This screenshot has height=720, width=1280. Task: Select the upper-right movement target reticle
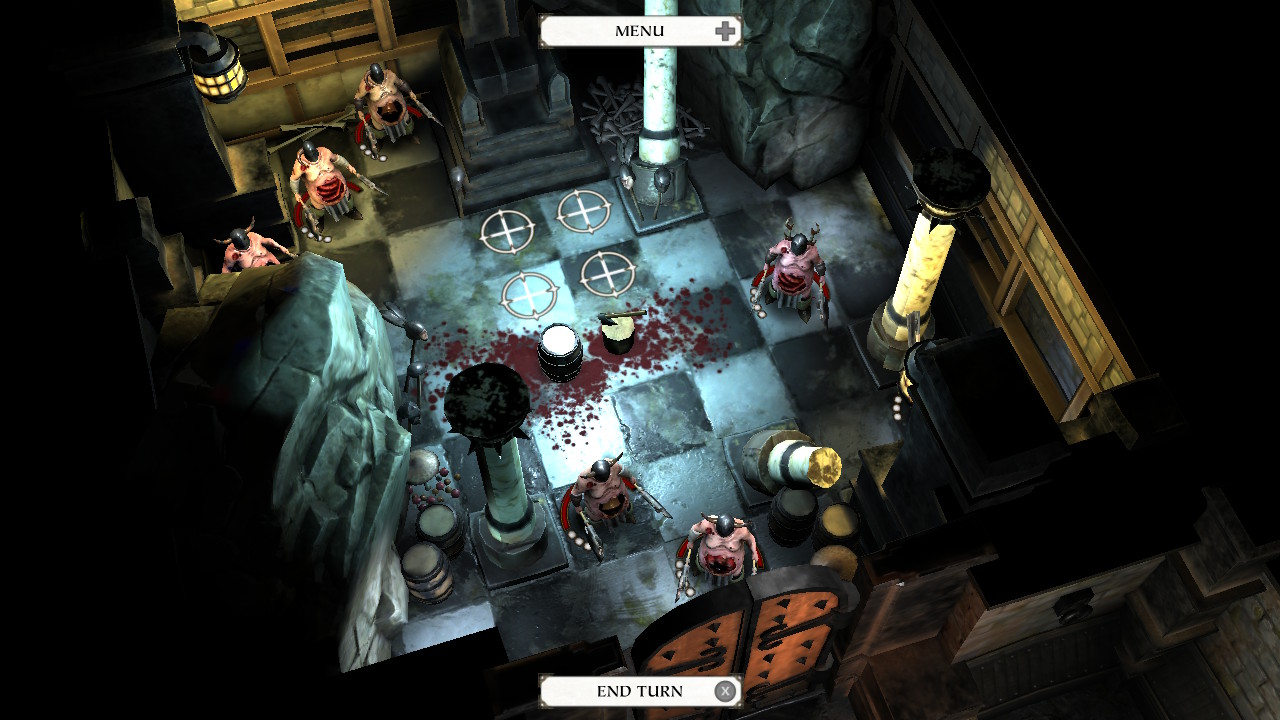(583, 210)
